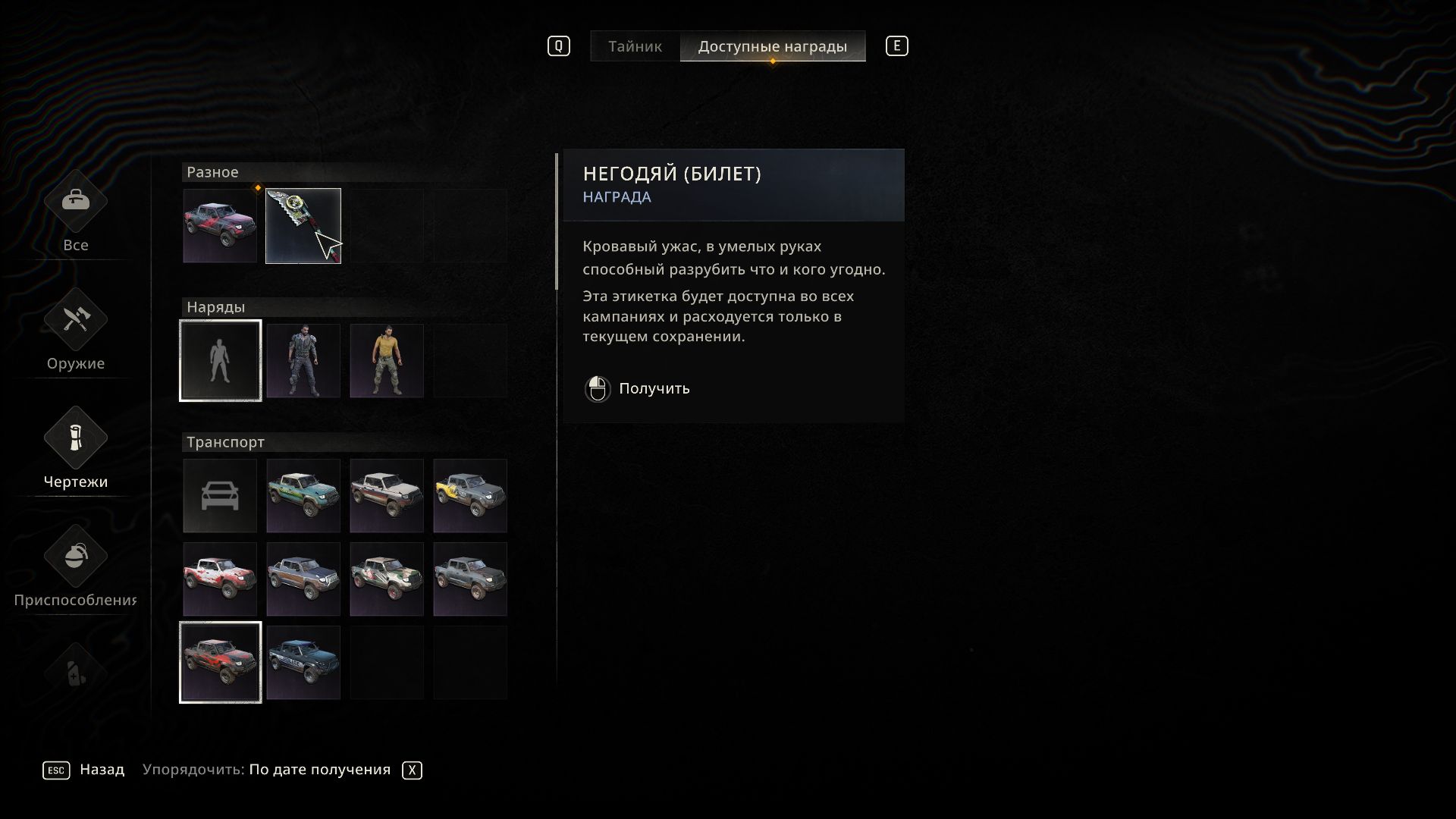Select the black and red truck skin
Screen dimensions: 1456x819
220,663
